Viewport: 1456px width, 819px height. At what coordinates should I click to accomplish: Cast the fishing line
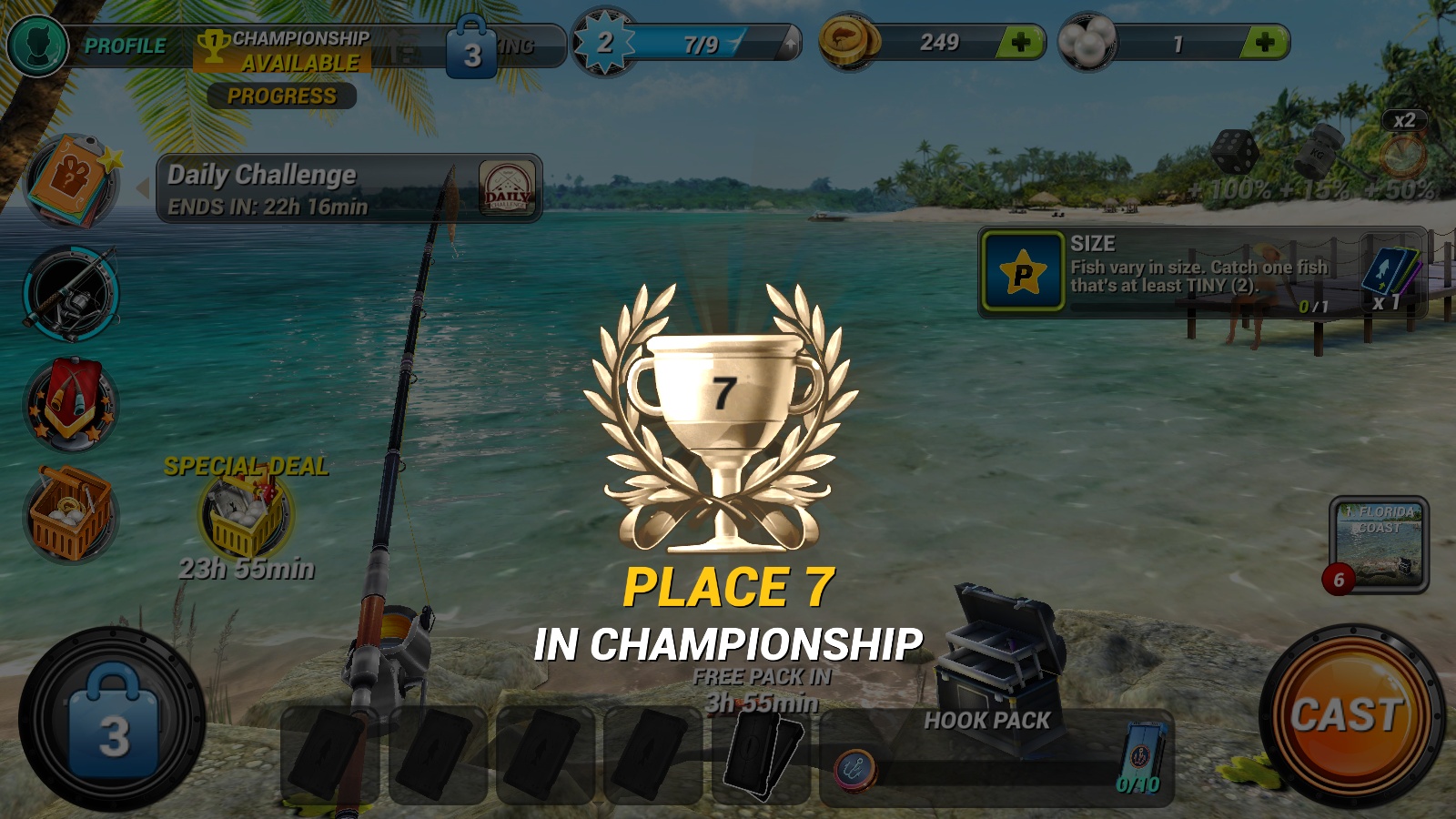tap(1351, 715)
